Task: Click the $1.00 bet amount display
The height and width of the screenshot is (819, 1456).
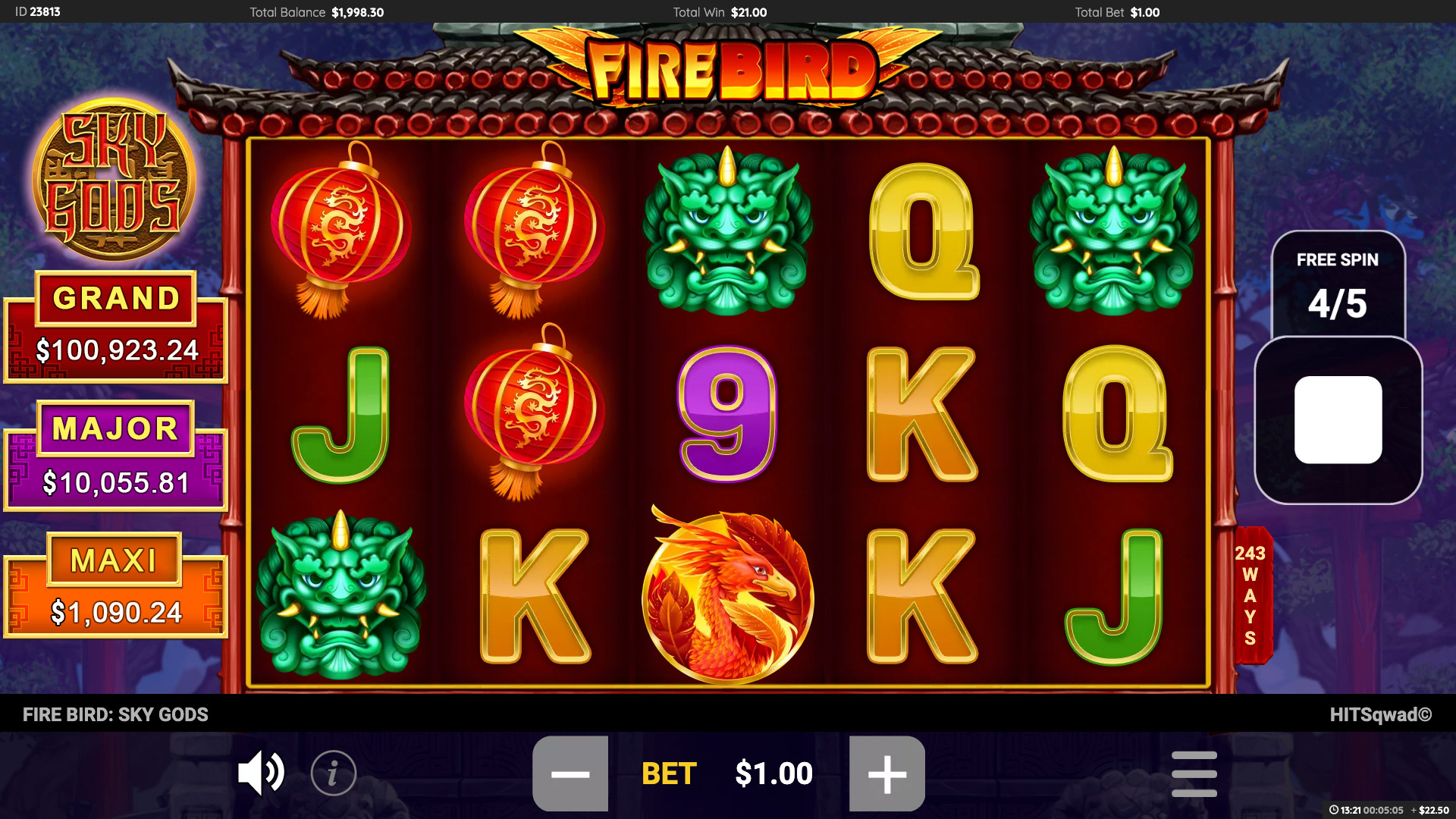Action: [x=774, y=773]
